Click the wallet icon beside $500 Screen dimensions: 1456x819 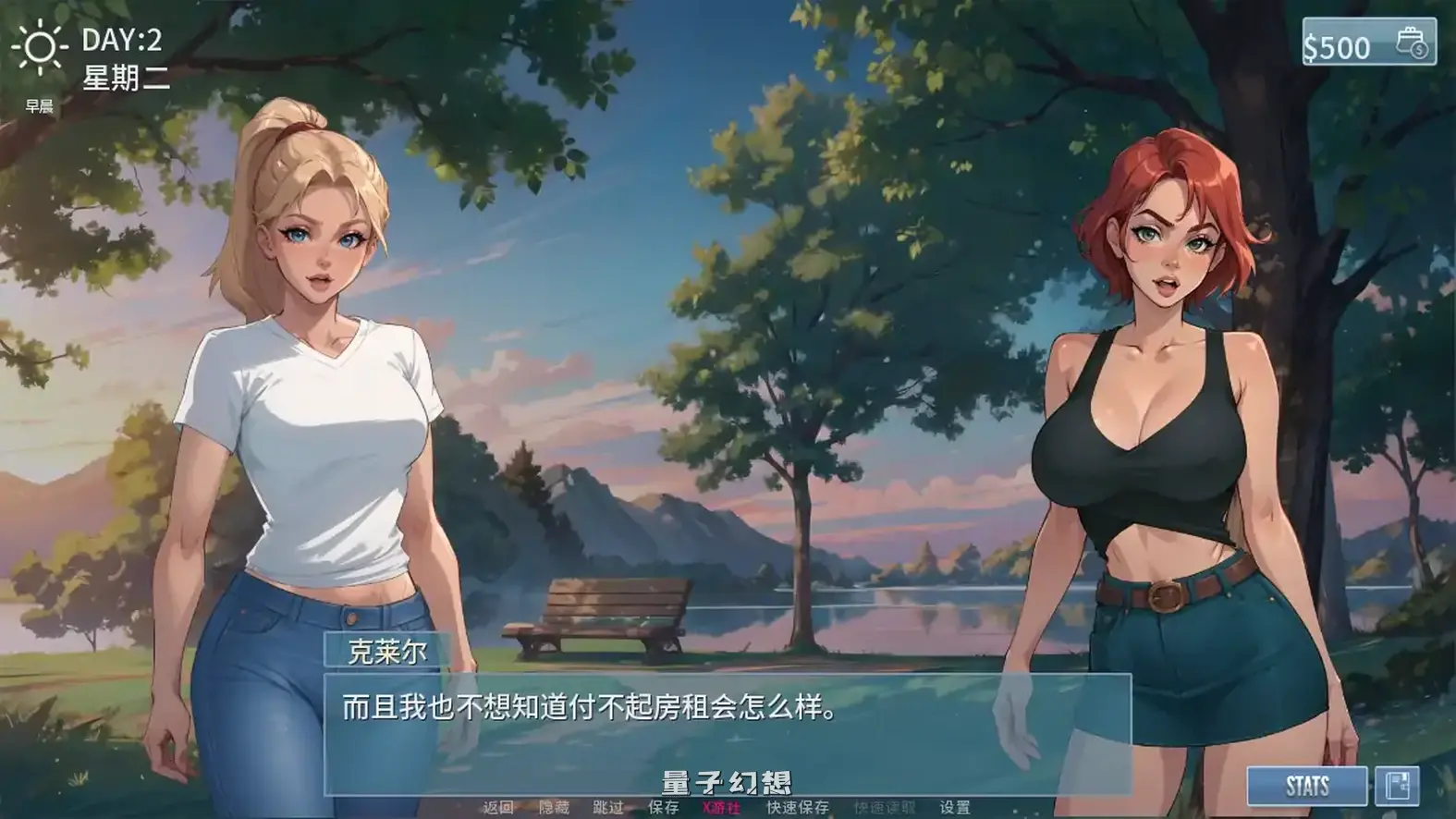coord(1409,44)
